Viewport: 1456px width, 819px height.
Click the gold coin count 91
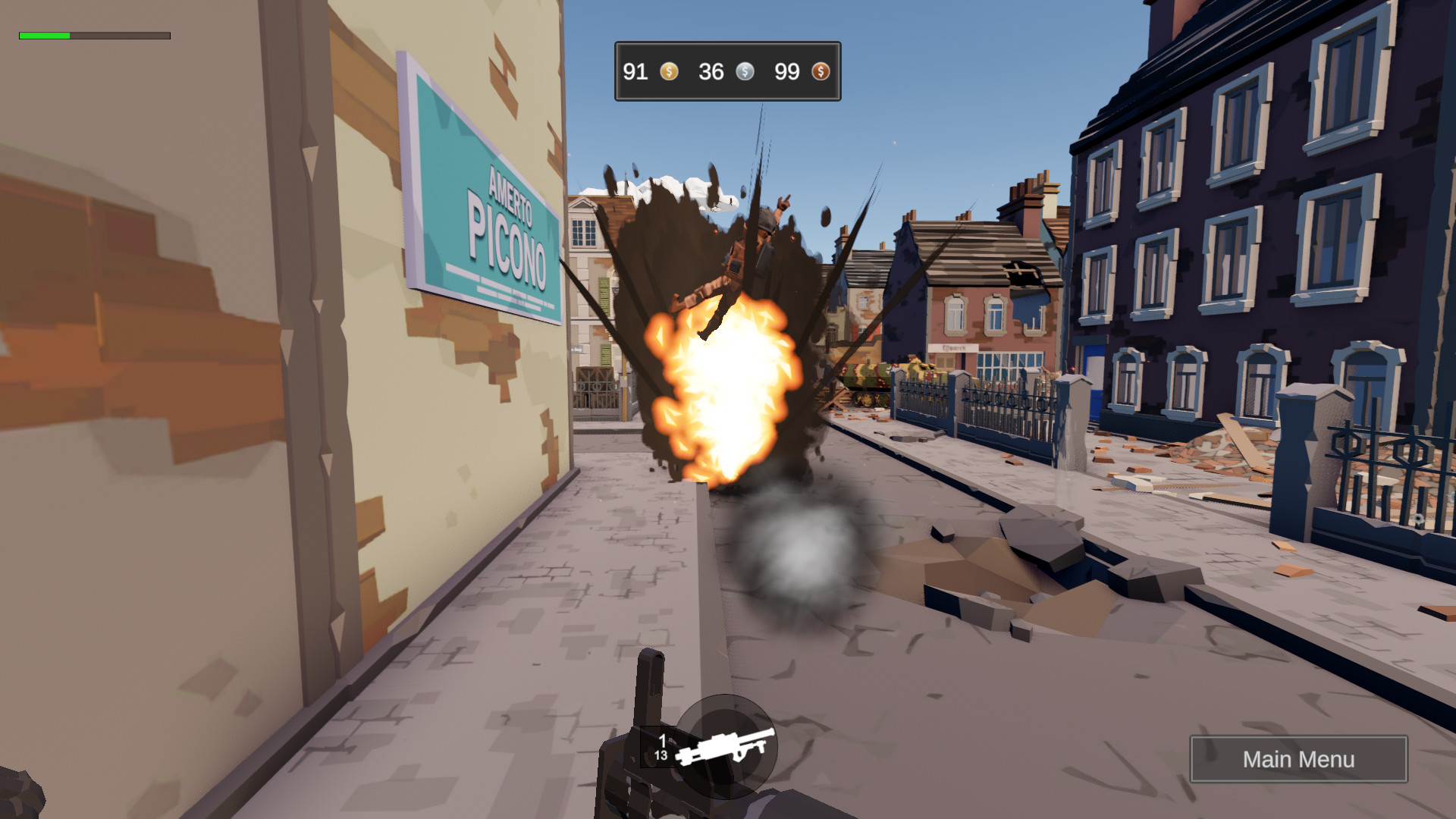coord(635,72)
